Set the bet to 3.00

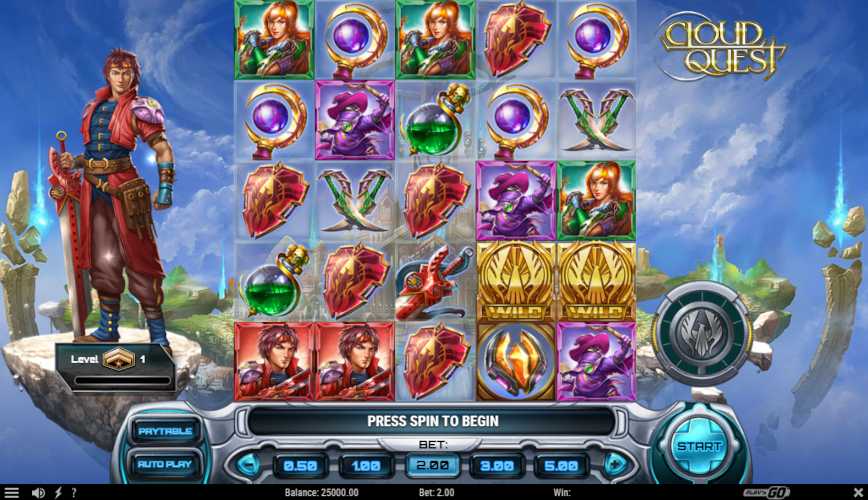tap(497, 465)
